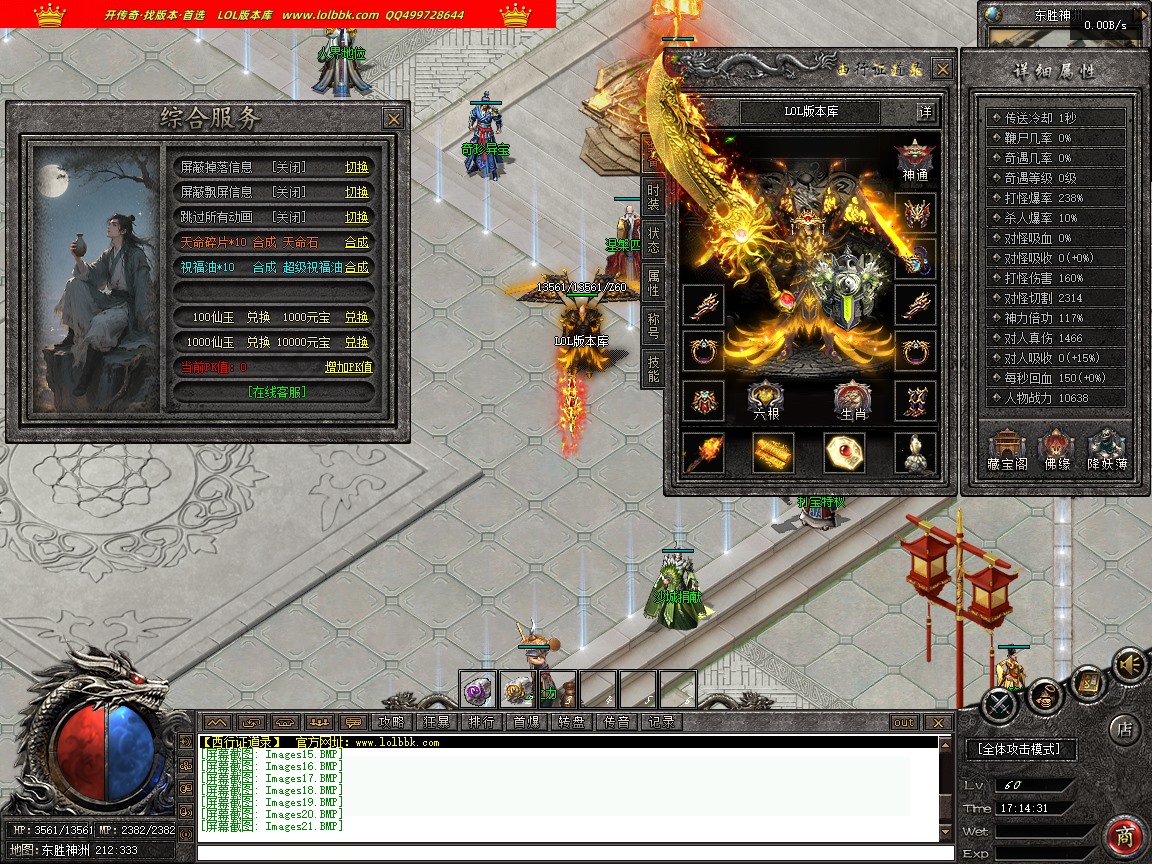Close the character equipment window
Image resolution: width=1152 pixels, height=864 pixels.
(942, 69)
